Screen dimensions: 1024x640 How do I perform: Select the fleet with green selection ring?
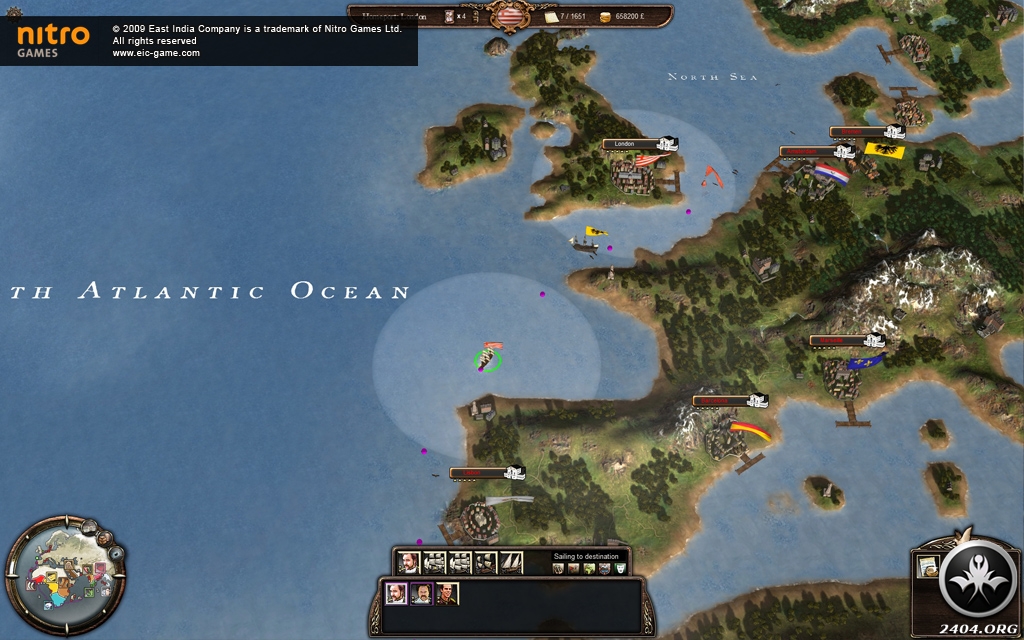pos(488,358)
